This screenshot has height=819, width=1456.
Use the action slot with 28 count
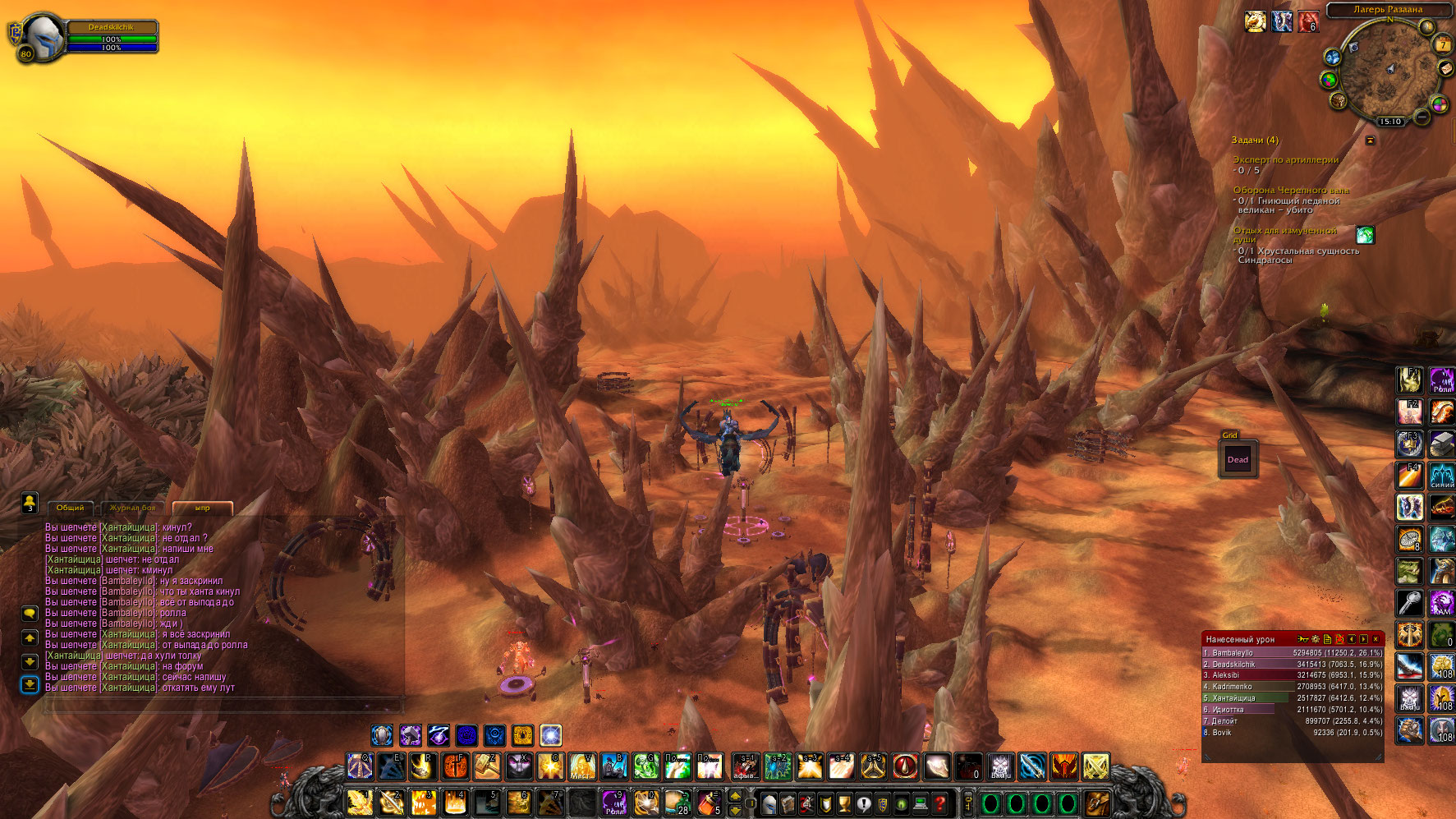pyautogui.click(x=677, y=802)
